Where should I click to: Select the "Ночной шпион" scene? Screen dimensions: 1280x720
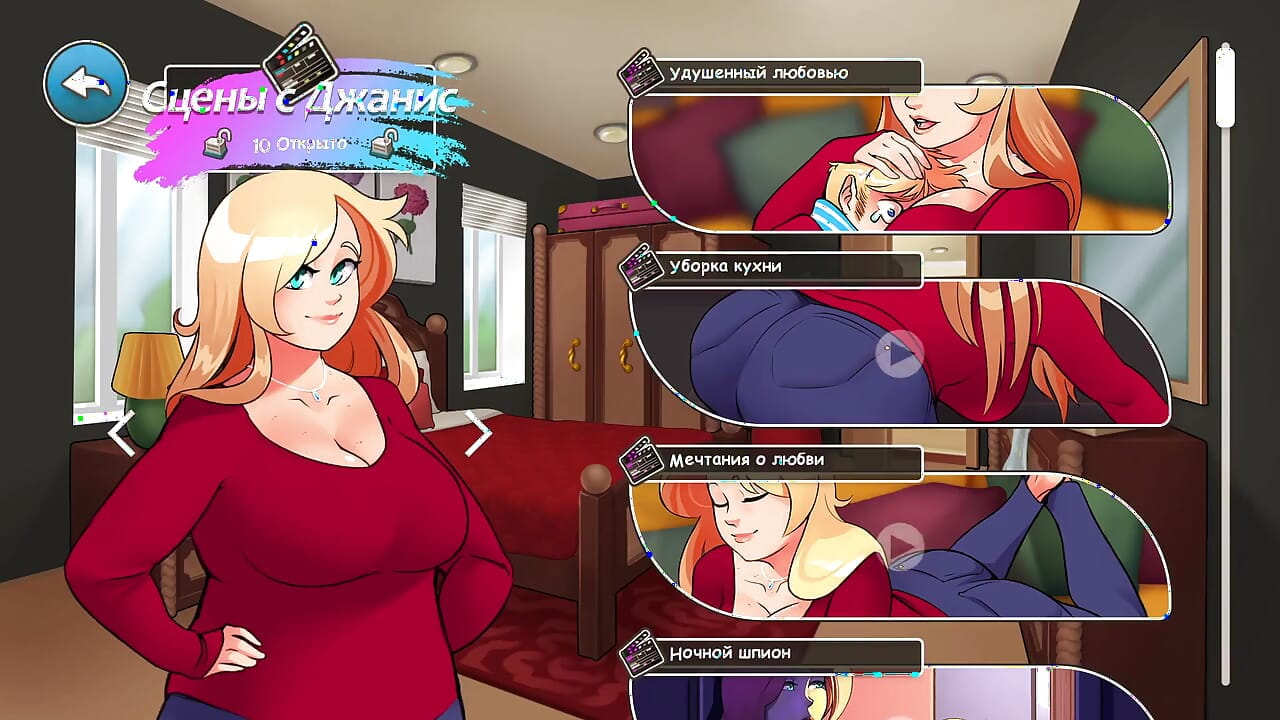898,692
